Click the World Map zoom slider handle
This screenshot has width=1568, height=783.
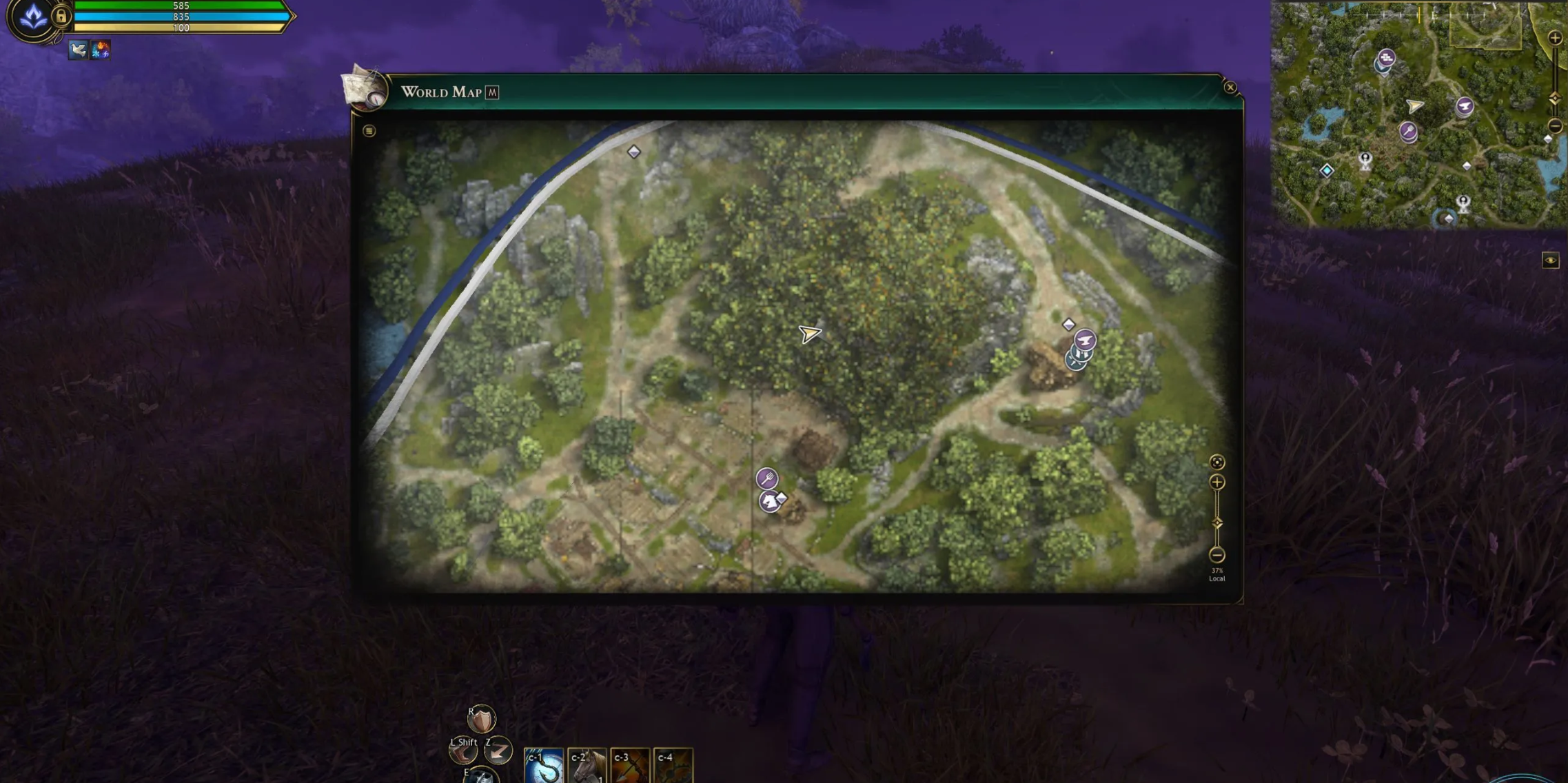(x=1217, y=523)
